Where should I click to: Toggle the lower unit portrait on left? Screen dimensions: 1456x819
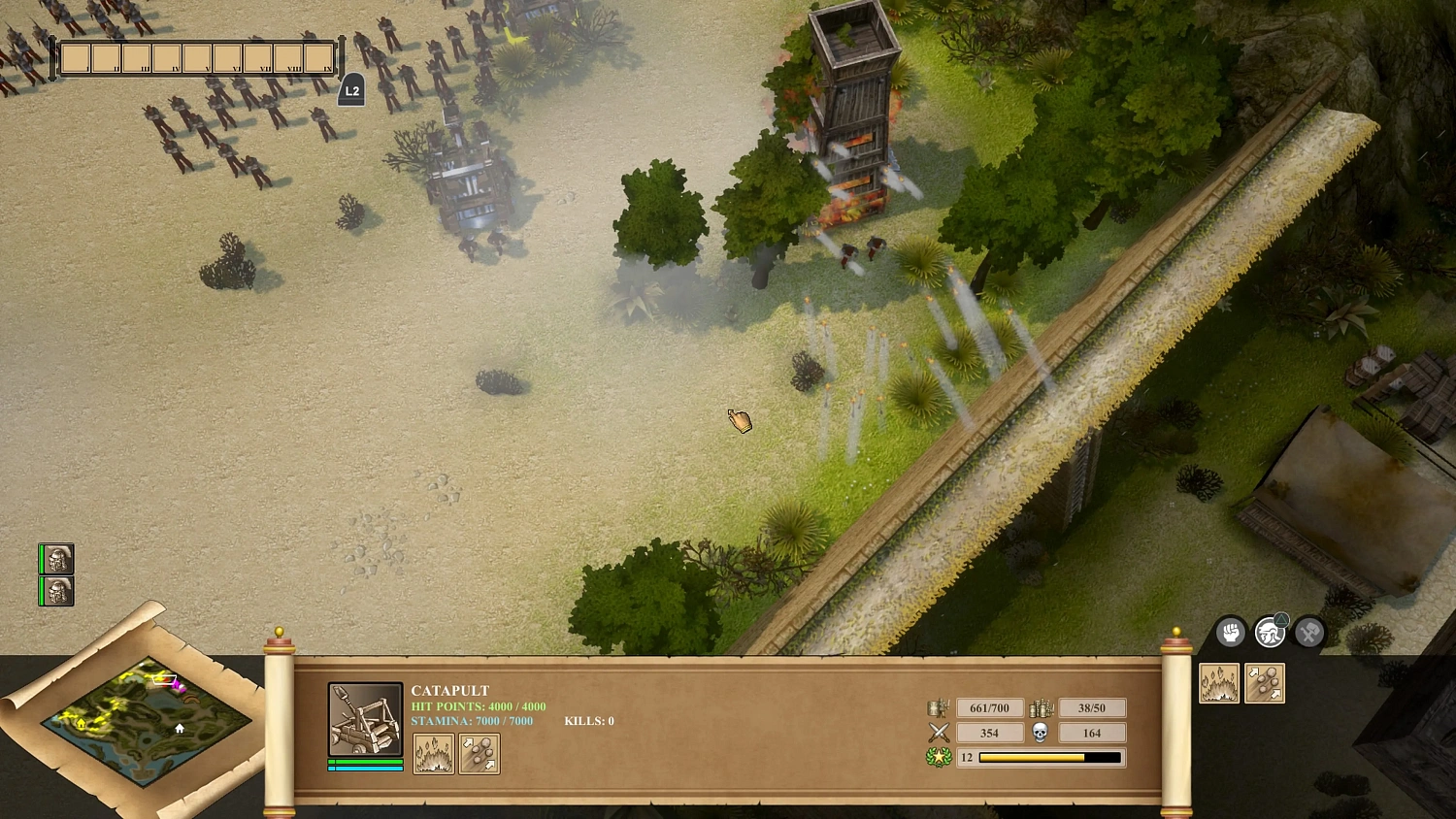coord(55,591)
